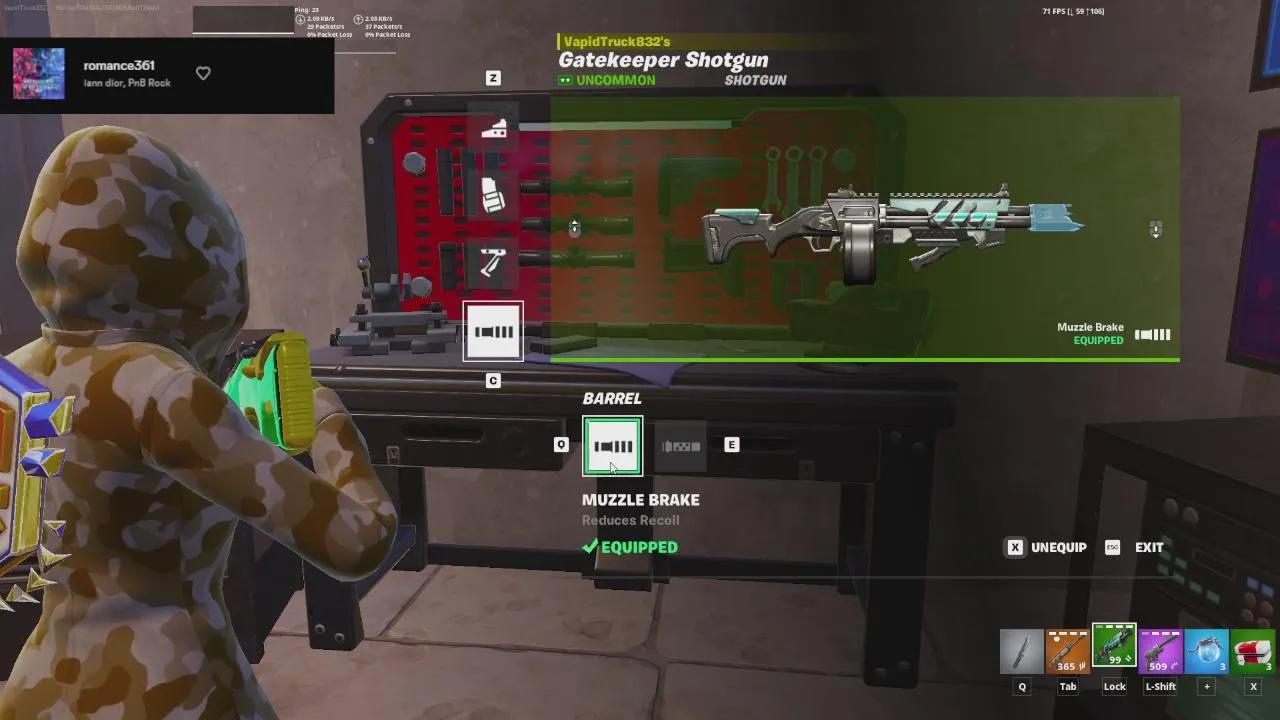The width and height of the screenshot is (1280, 720).
Task: Click the UNEQUIP button
Action: coord(1045,547)
